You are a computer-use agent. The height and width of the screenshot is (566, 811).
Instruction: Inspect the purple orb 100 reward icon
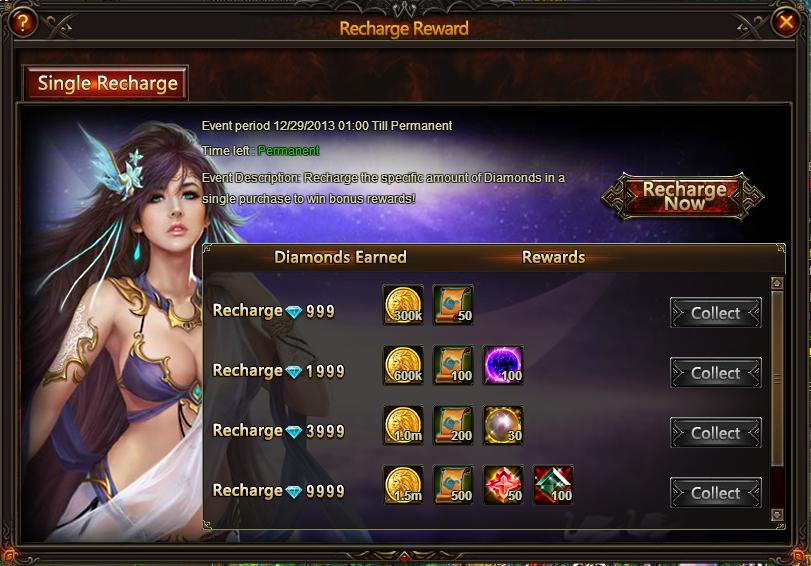[x=503, y=365]
